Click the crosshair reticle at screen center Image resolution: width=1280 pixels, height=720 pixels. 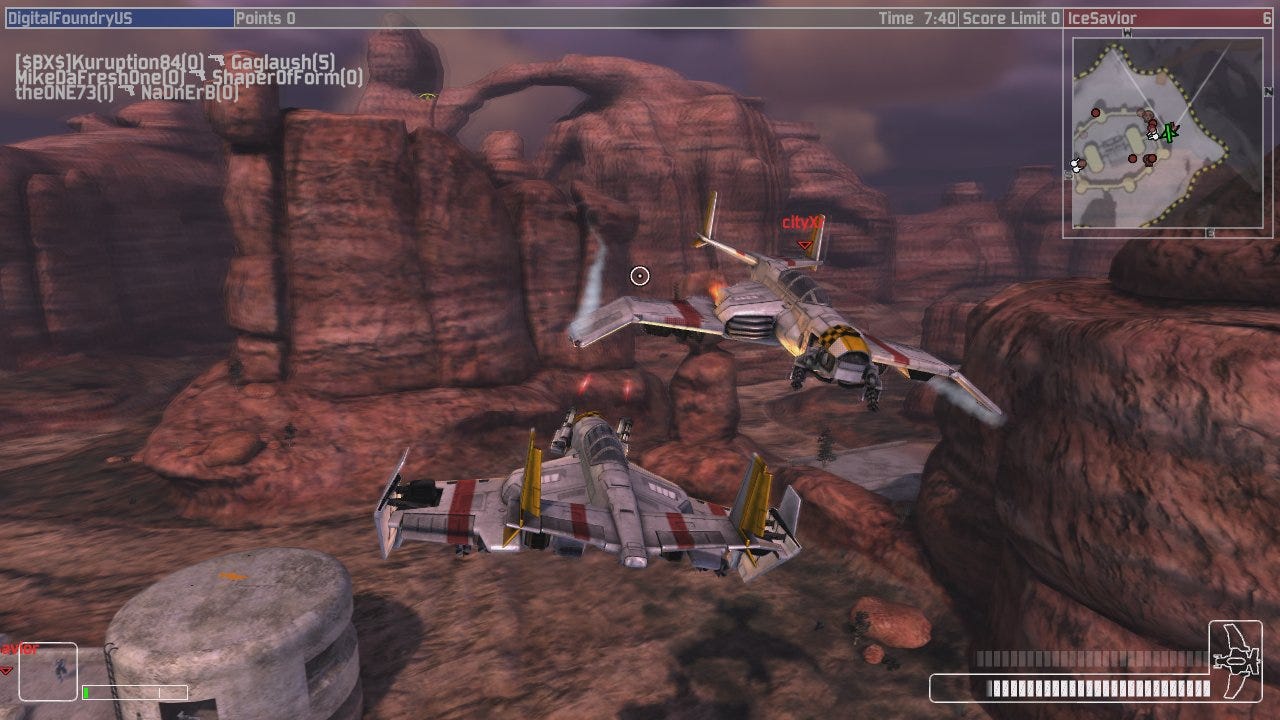click(x=640, y=275)
